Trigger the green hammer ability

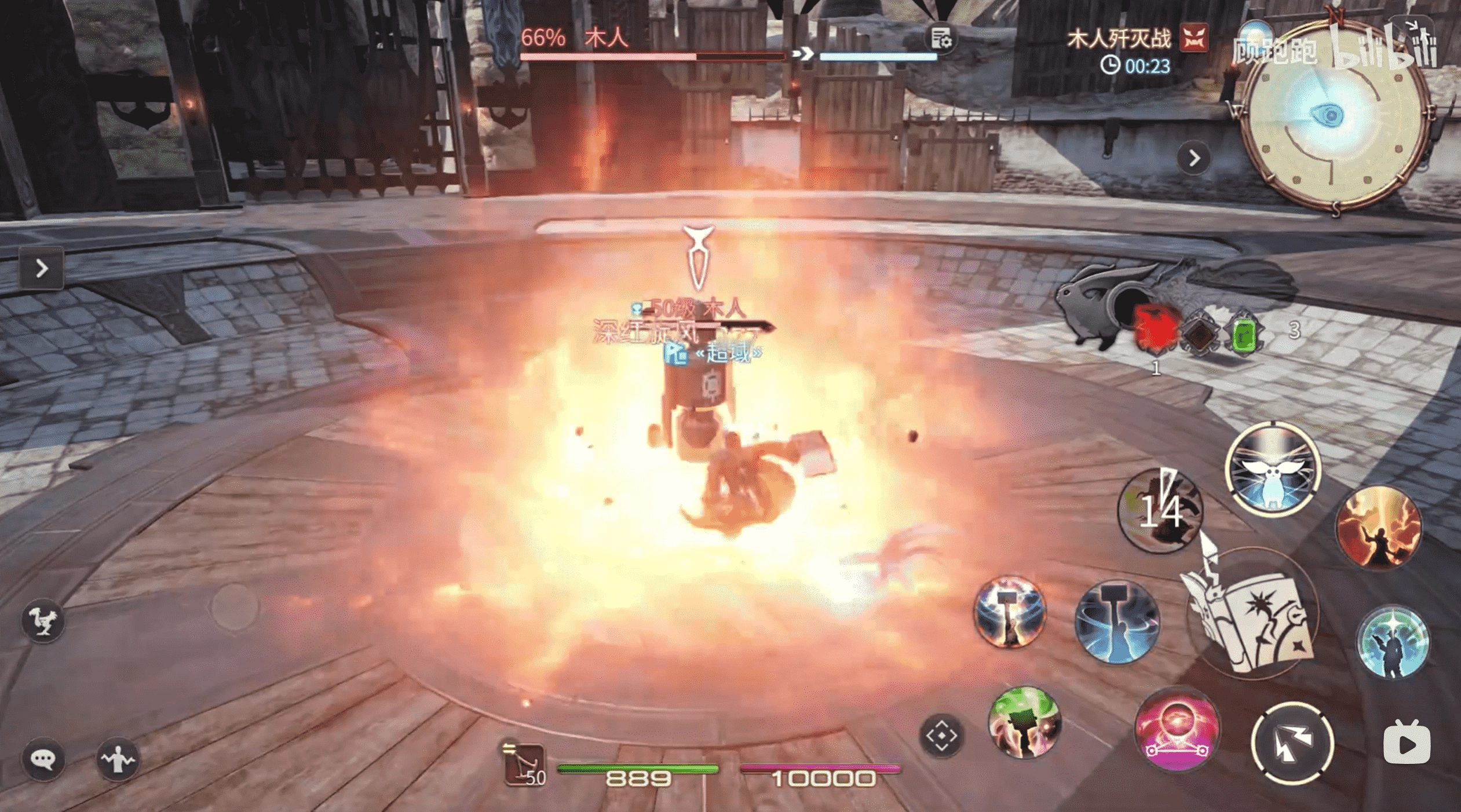[1024, 722]
